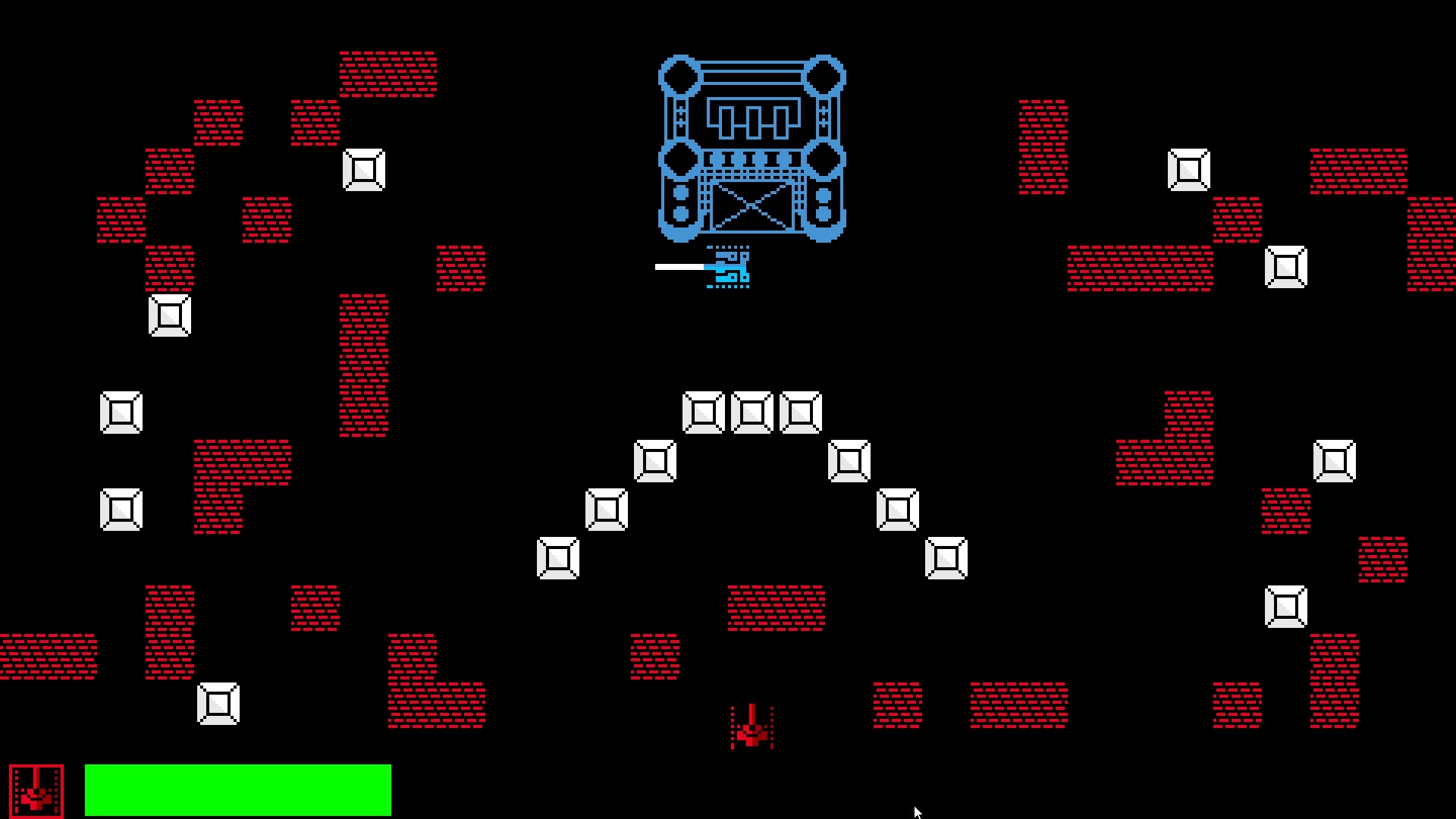The image size is (1456, 819).
Task: Click the green health bar
Action: (239, 789)
